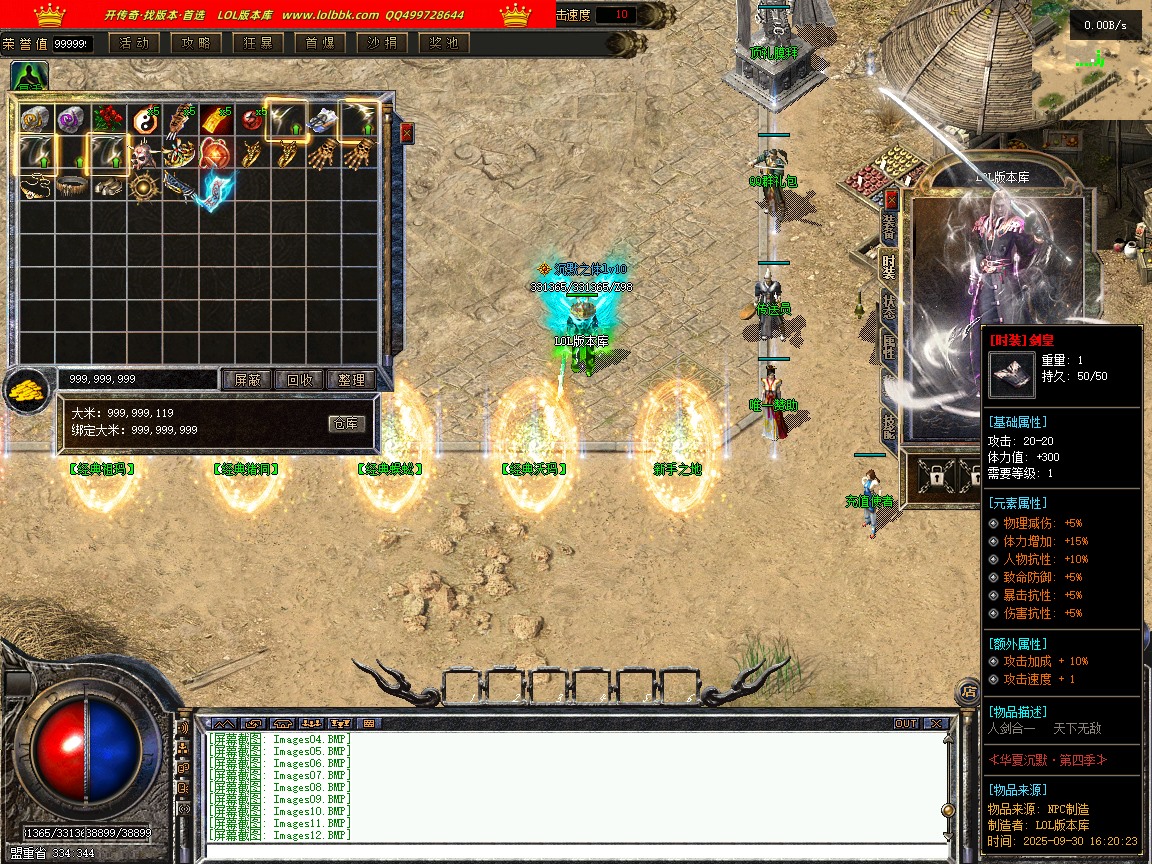
Task: Click the 屏蔽 button in the bag
Action: 247,380
